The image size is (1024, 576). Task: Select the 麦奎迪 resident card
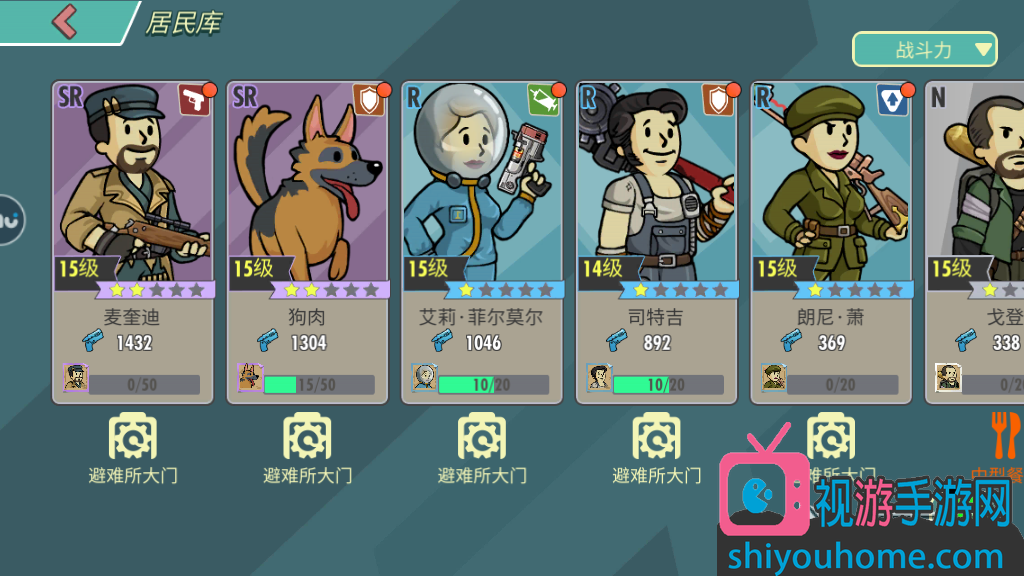pos(133,242)
